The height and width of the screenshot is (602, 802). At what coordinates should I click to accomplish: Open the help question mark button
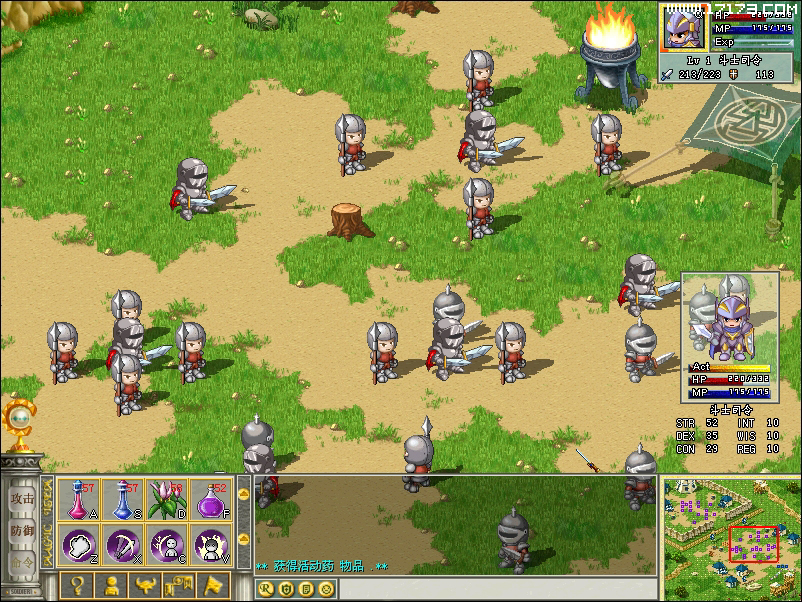[76, 585]
